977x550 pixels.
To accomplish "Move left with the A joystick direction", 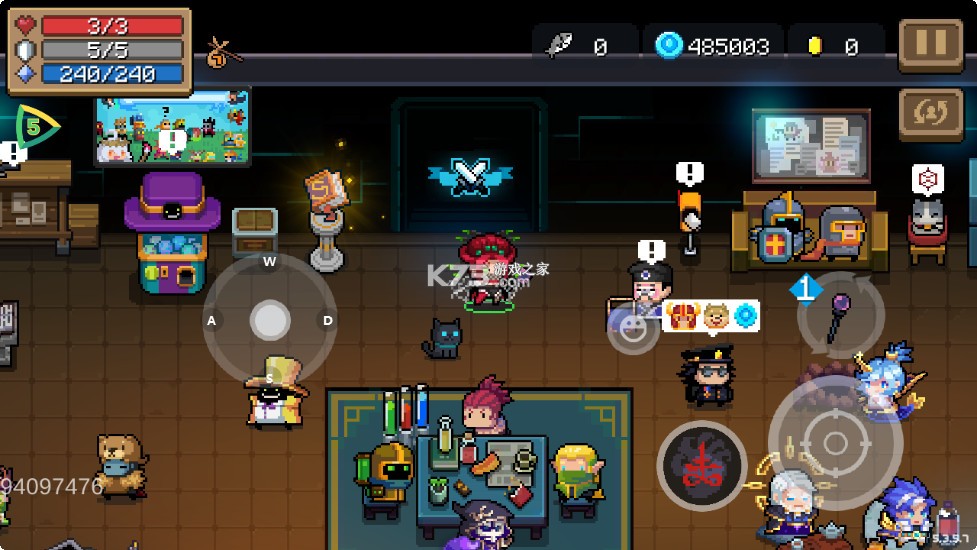I will (212, 321).
